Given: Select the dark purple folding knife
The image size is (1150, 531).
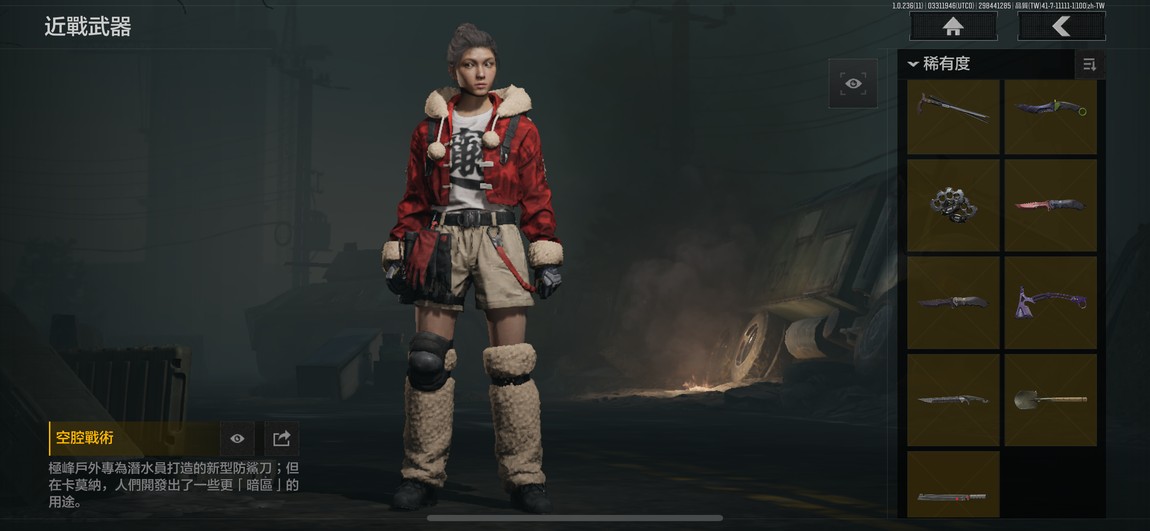Looking at the screenshot, I should pyautogui.click(x=953, y=302).
